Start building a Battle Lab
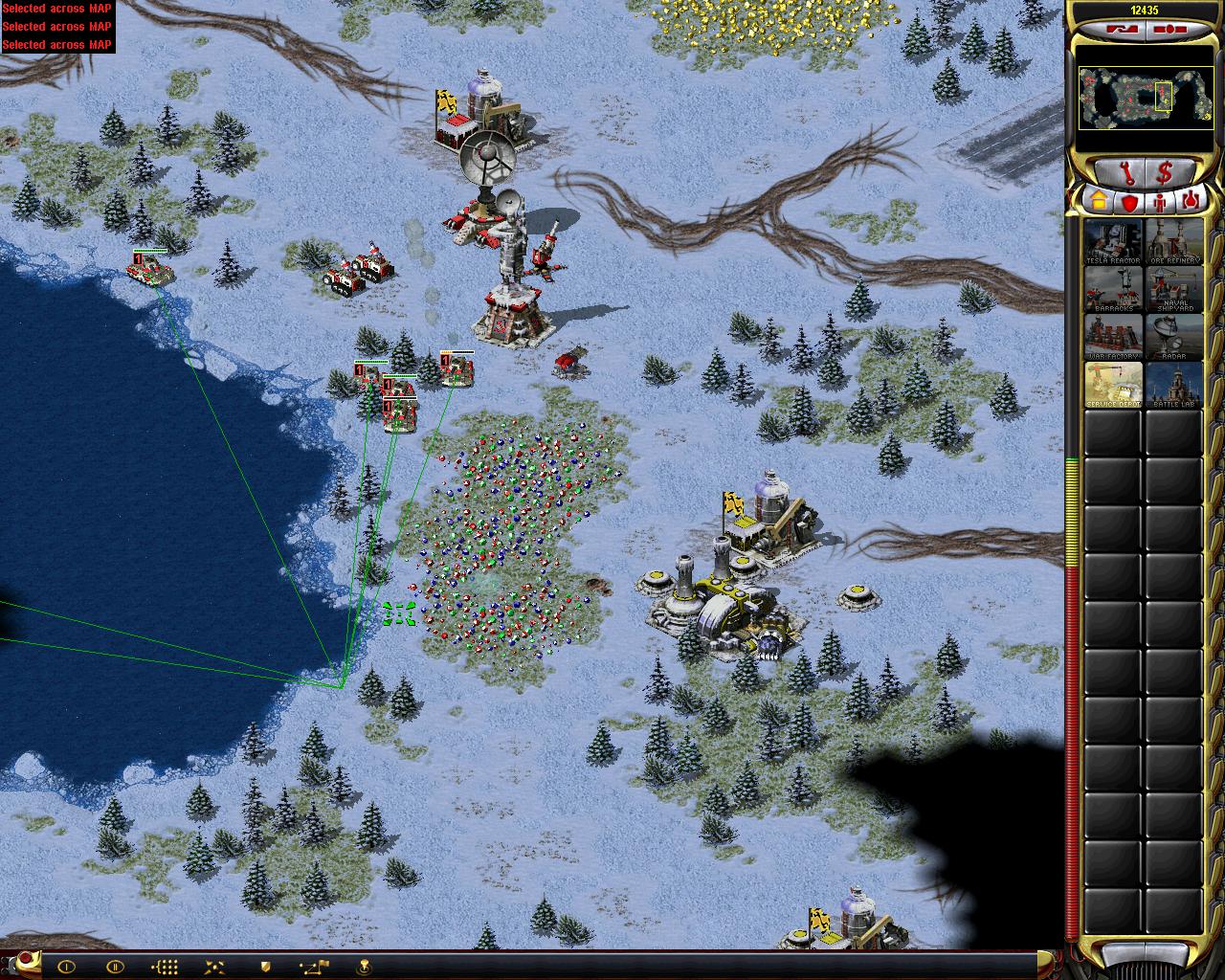 tap(1173, 385)
